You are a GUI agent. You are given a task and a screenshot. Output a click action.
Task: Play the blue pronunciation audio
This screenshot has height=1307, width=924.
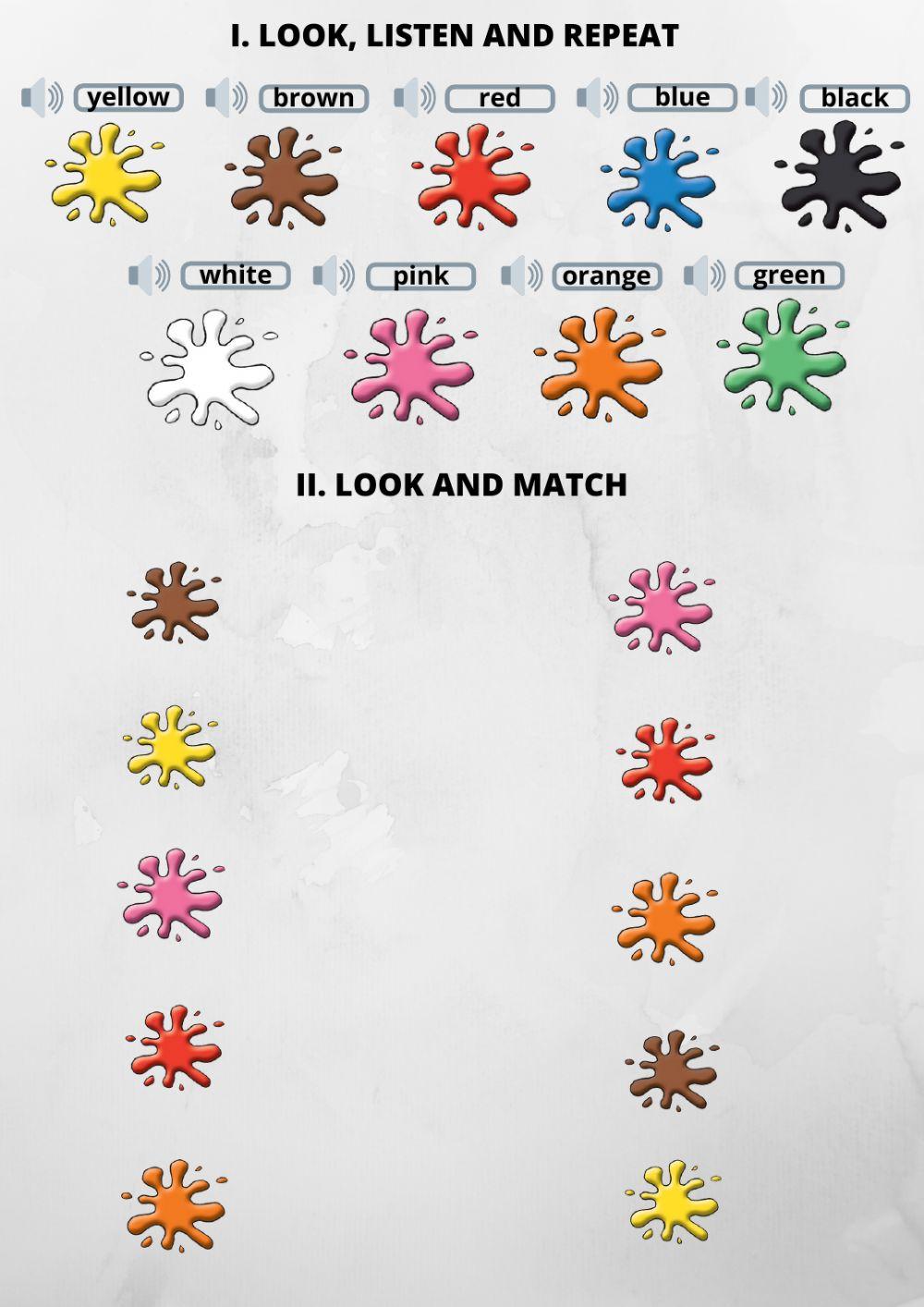(x=597, y=97)
